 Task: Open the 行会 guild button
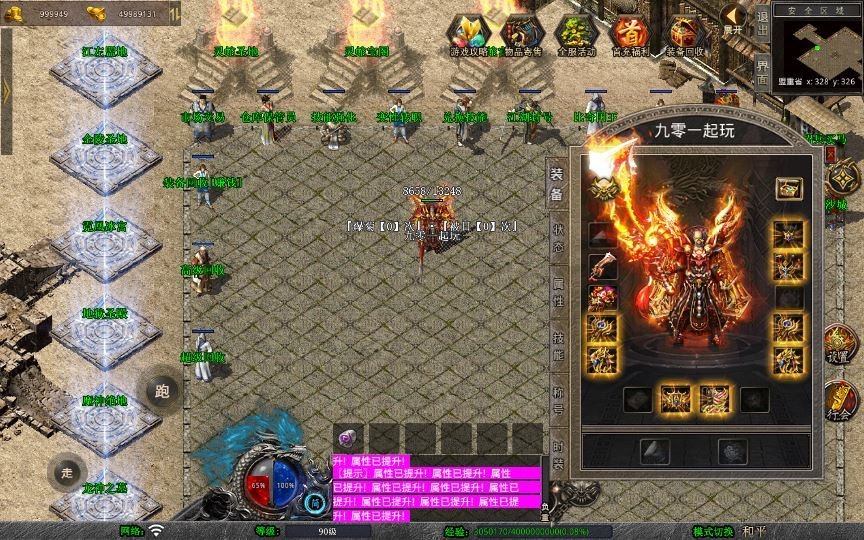[x=838, y=401]
